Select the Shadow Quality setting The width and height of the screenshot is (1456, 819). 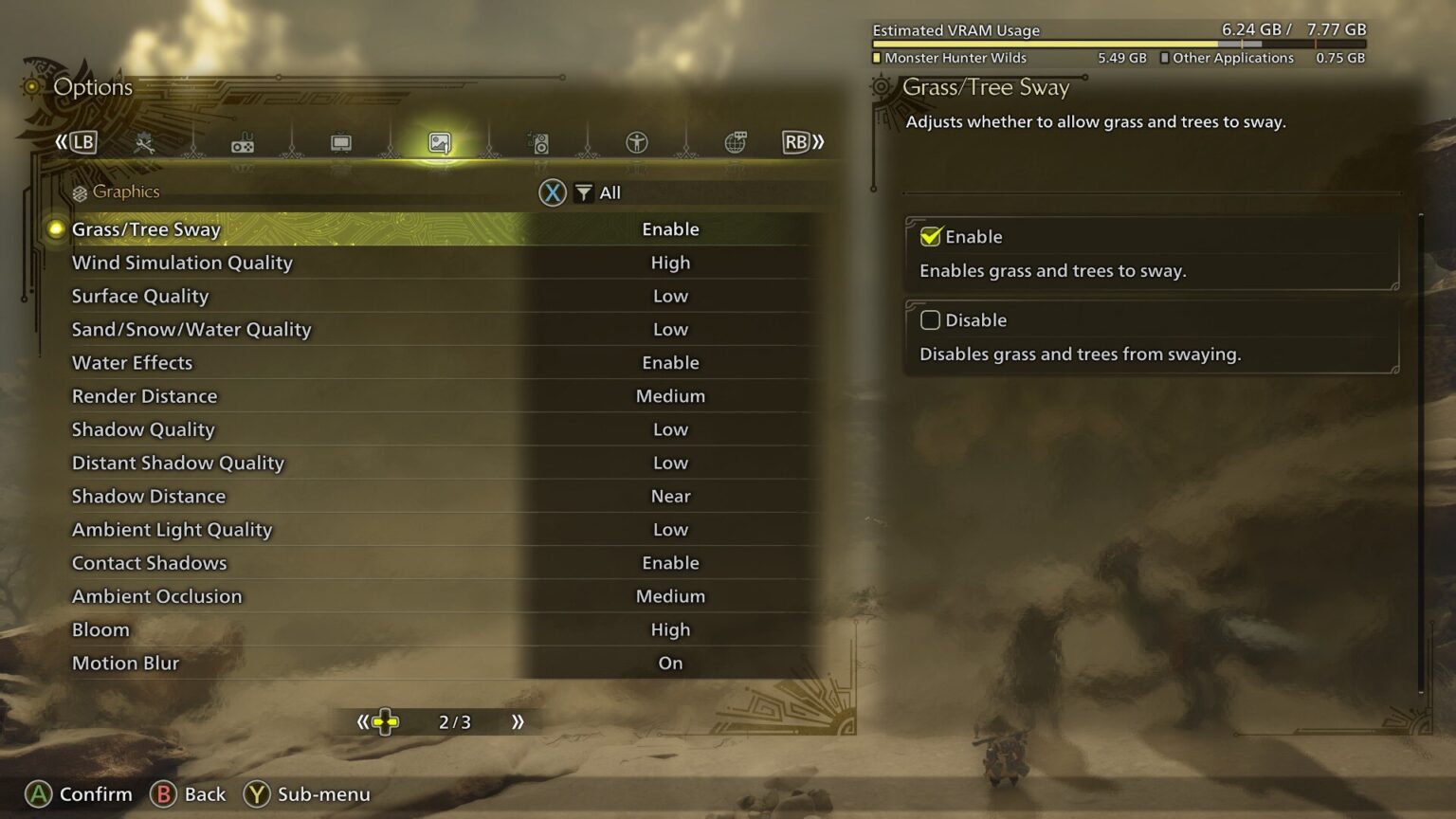pyautogui.click(x=379, y=429)
